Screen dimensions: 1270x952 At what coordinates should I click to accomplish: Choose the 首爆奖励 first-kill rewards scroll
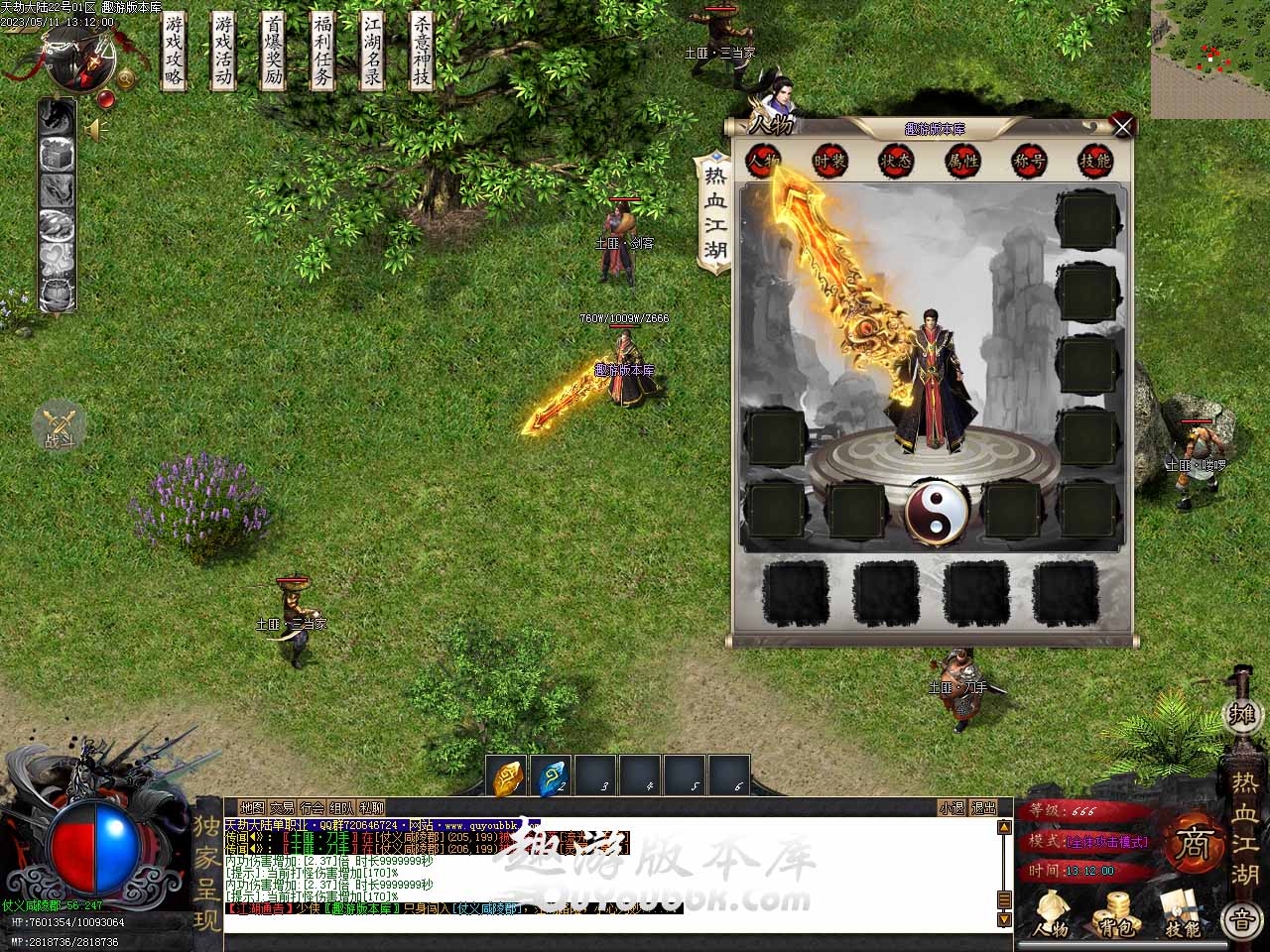[x=274, y=52]
